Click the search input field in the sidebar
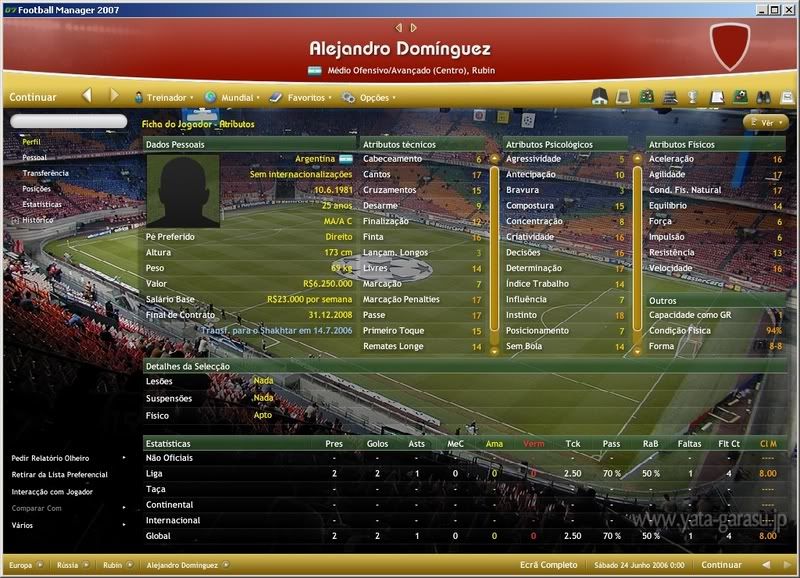Image resolution: width=800 pixels, height=578 pixels. pyautogui.click(x=68, y=121)
